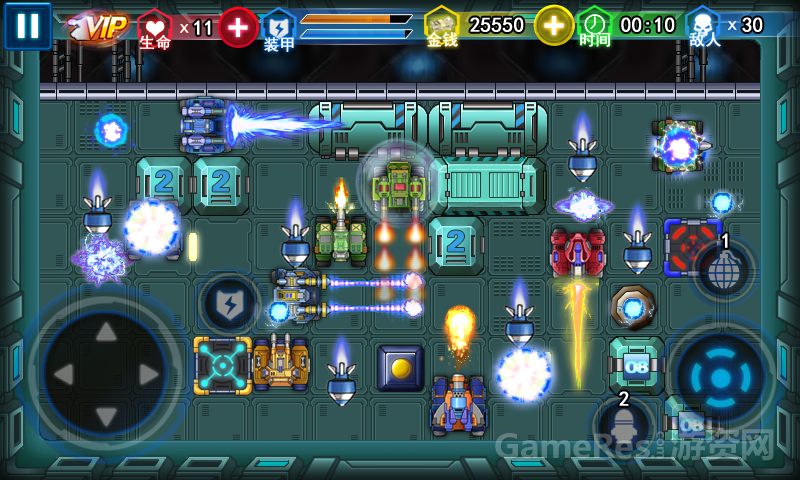Tap the down arrow on the D-pad

click(105, 418)
